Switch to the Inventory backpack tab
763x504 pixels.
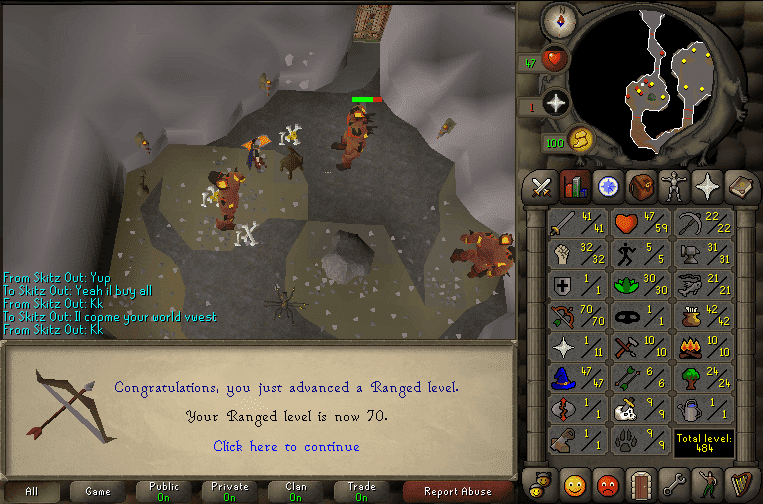click(x=639, y=186)
